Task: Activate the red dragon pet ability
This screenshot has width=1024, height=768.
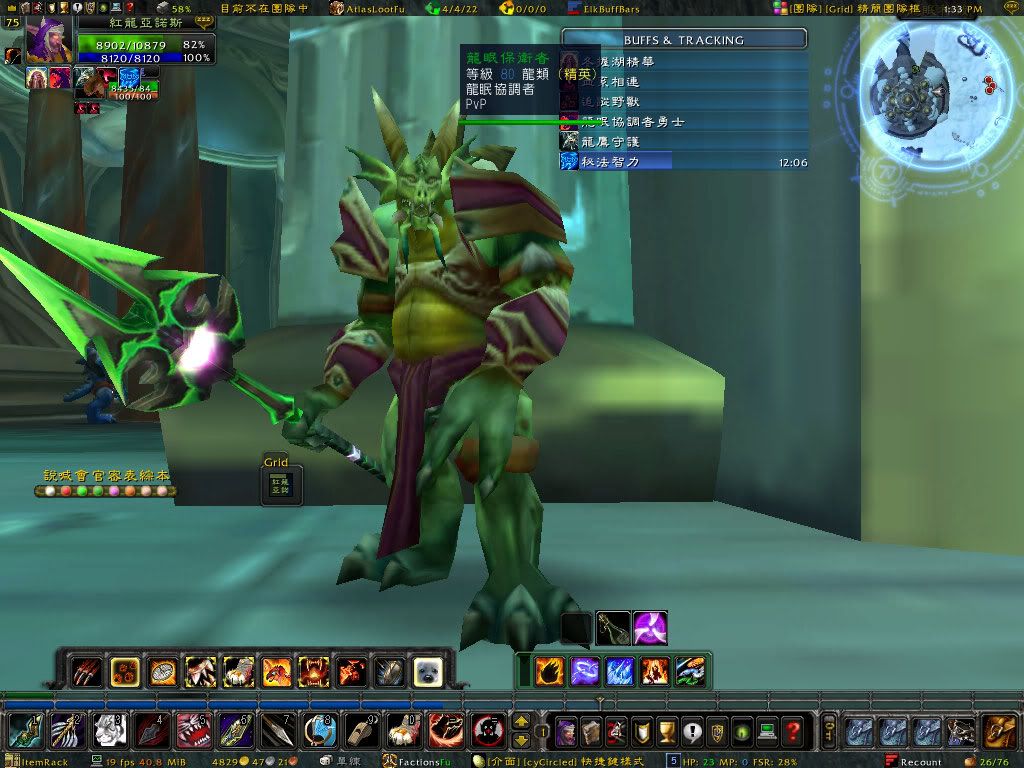Action: (x=276, y=671)
